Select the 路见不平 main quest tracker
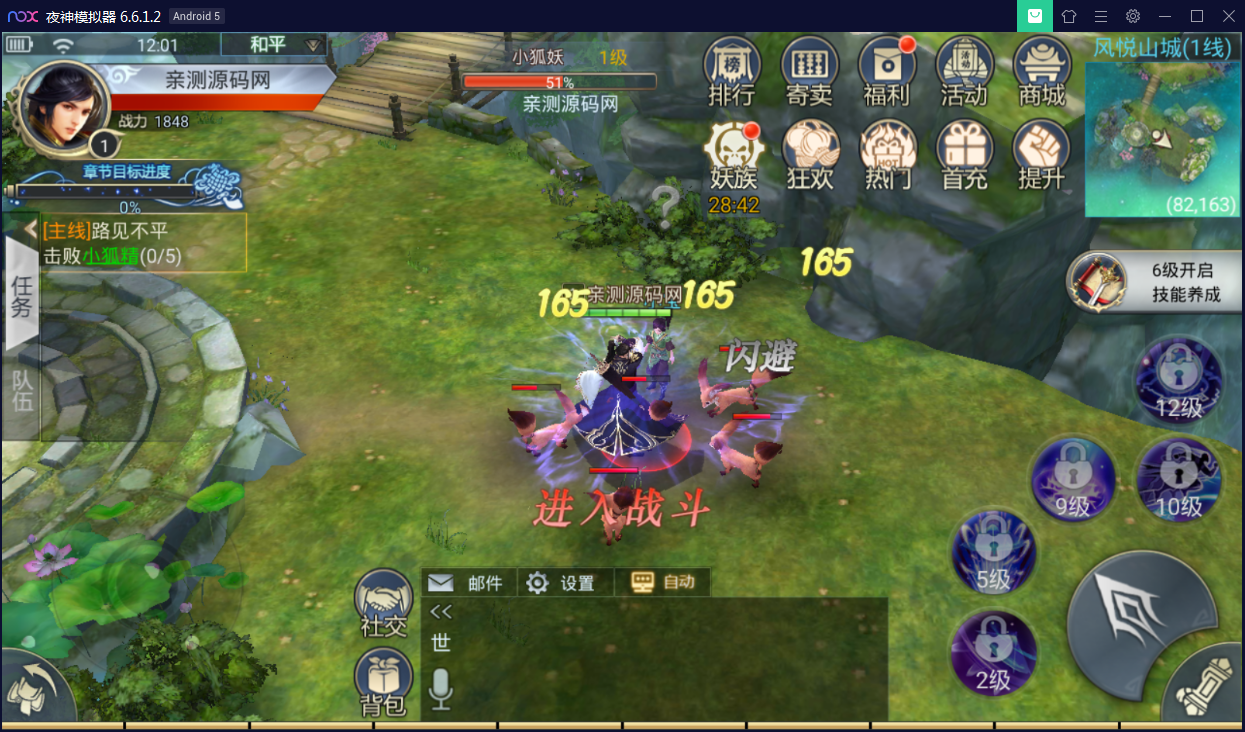This screenshot has width=1245, height=732. point(143,242)
